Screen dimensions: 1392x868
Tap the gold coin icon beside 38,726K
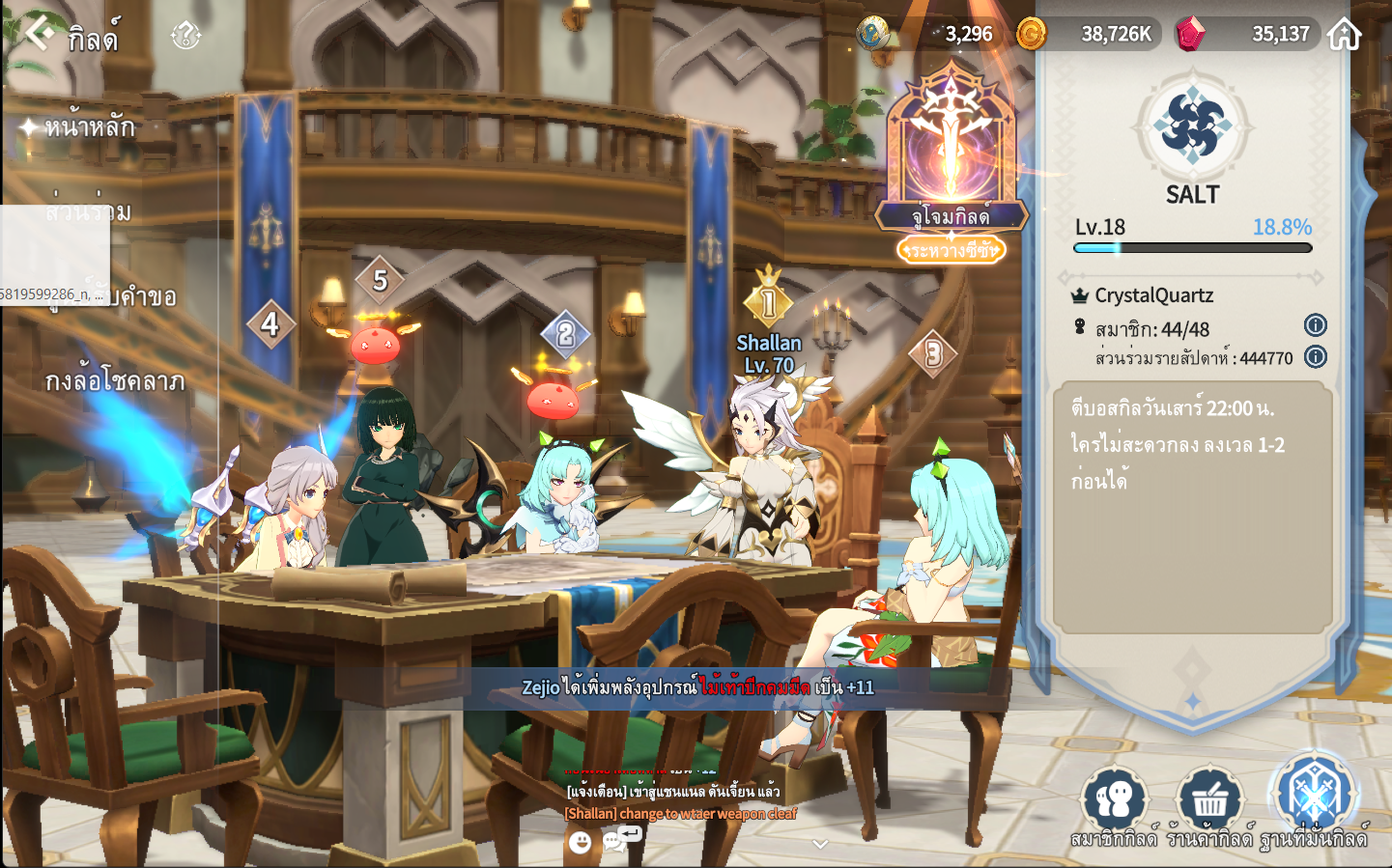pyautogui.click(x=1031, y=34)
